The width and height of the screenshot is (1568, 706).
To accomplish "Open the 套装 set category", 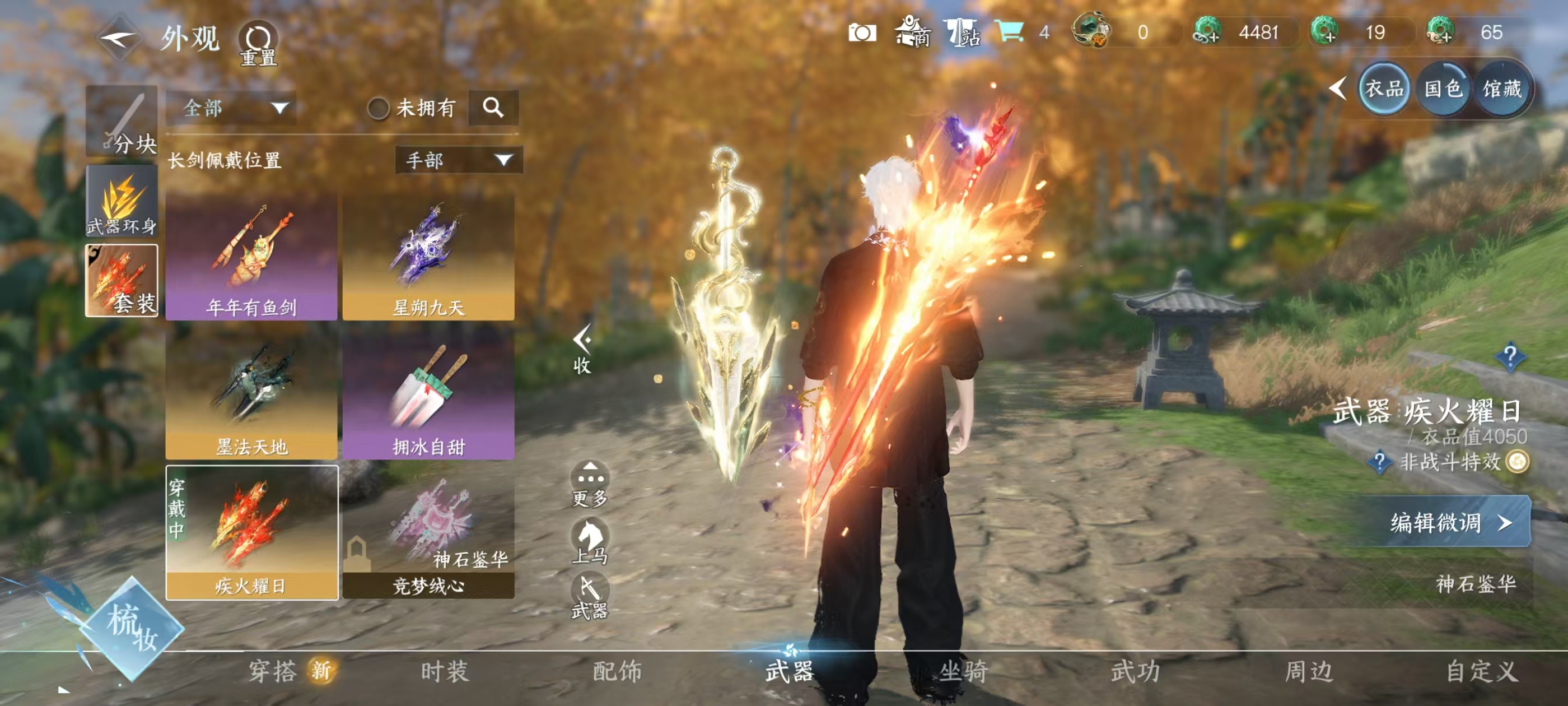I will coord(122,281).
